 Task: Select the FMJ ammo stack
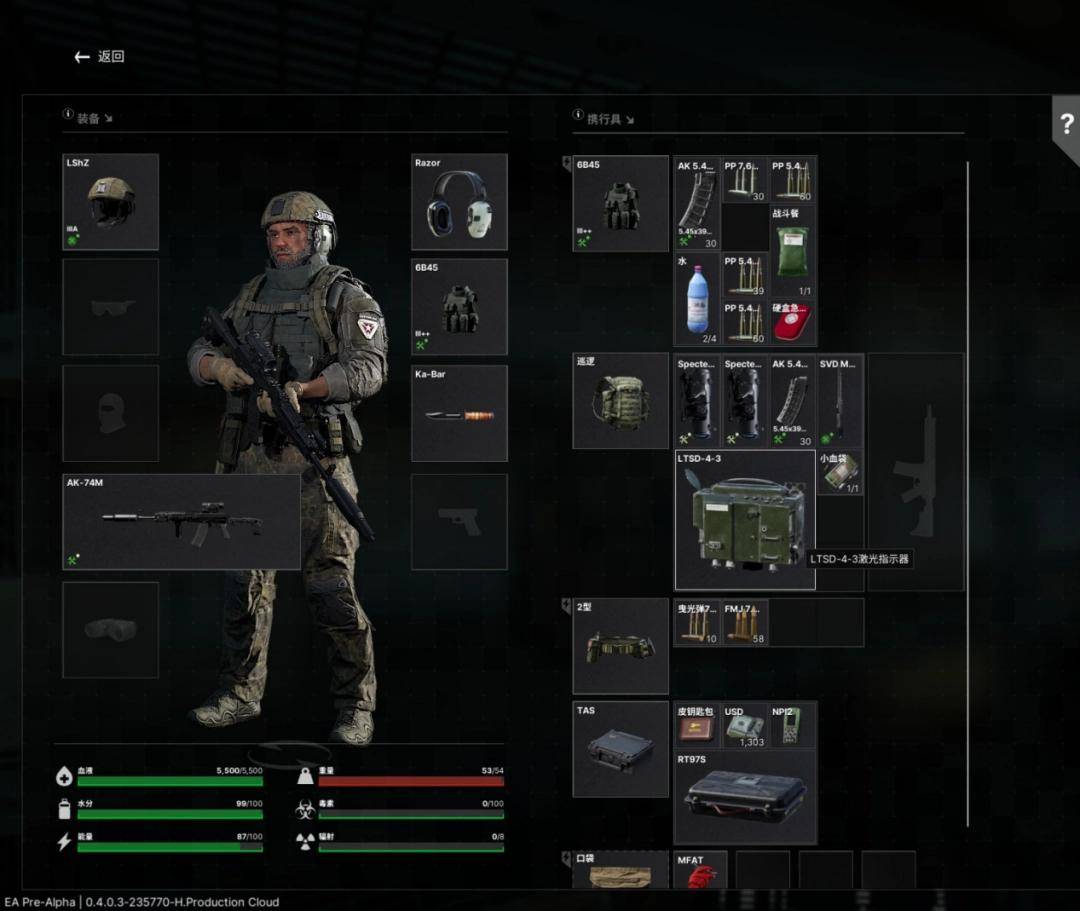pos(745,622)
